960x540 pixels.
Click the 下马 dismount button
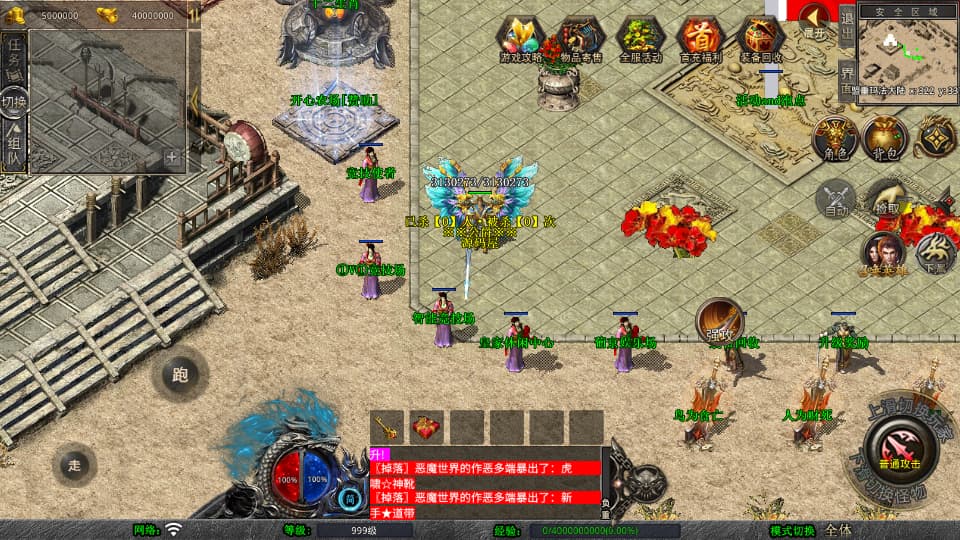tap(935, 253)
